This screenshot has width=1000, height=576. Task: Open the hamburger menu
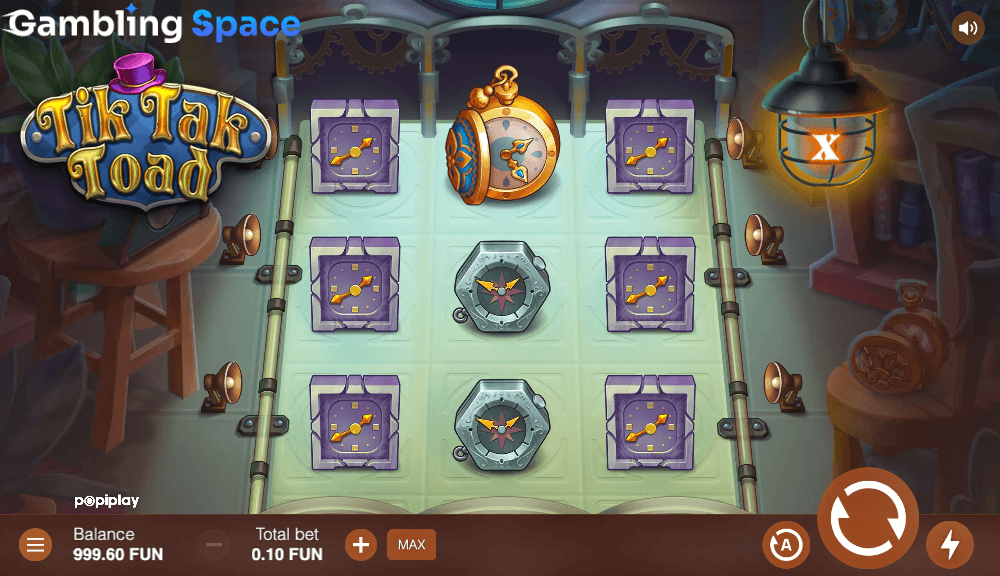(x=36, y=545)
